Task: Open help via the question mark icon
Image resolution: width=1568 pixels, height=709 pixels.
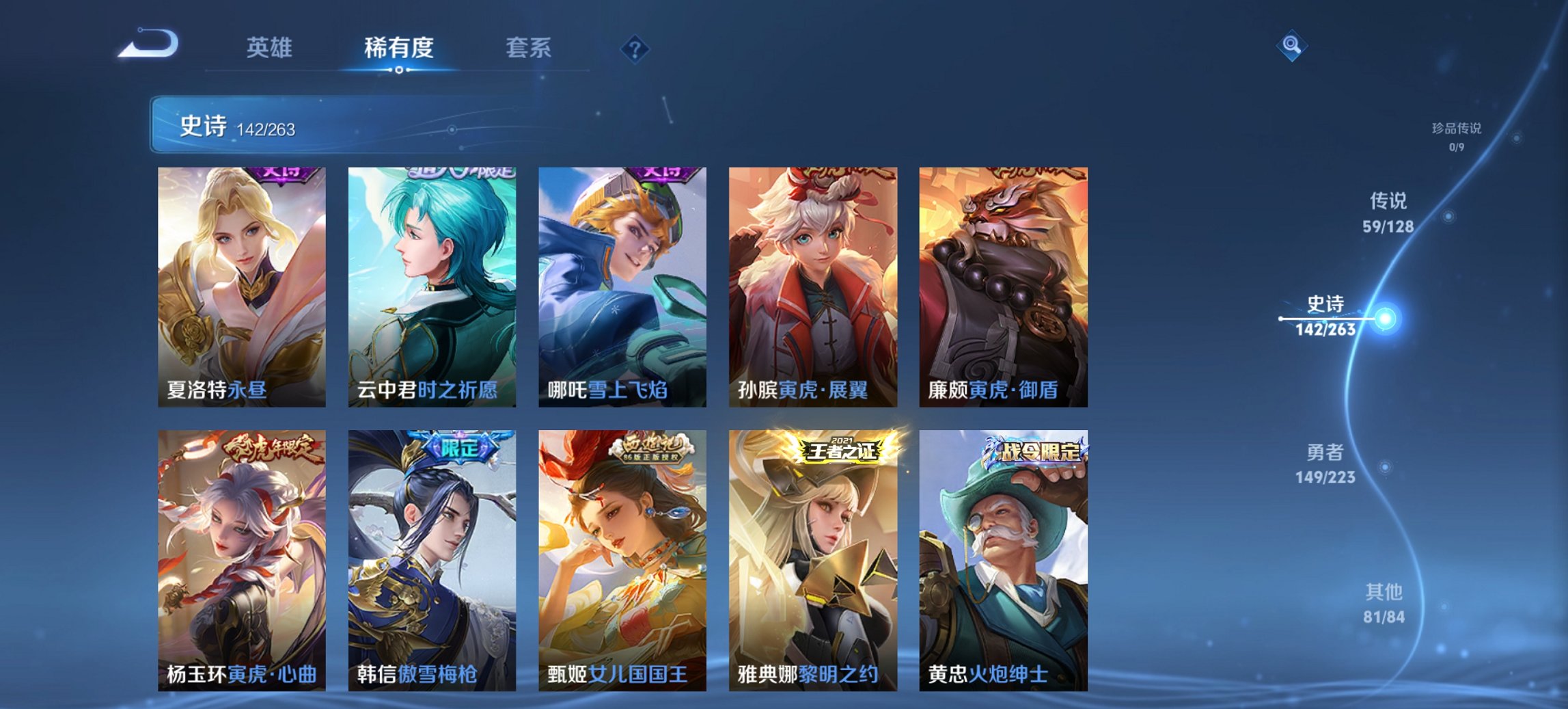Action: (x=635, y=48)
